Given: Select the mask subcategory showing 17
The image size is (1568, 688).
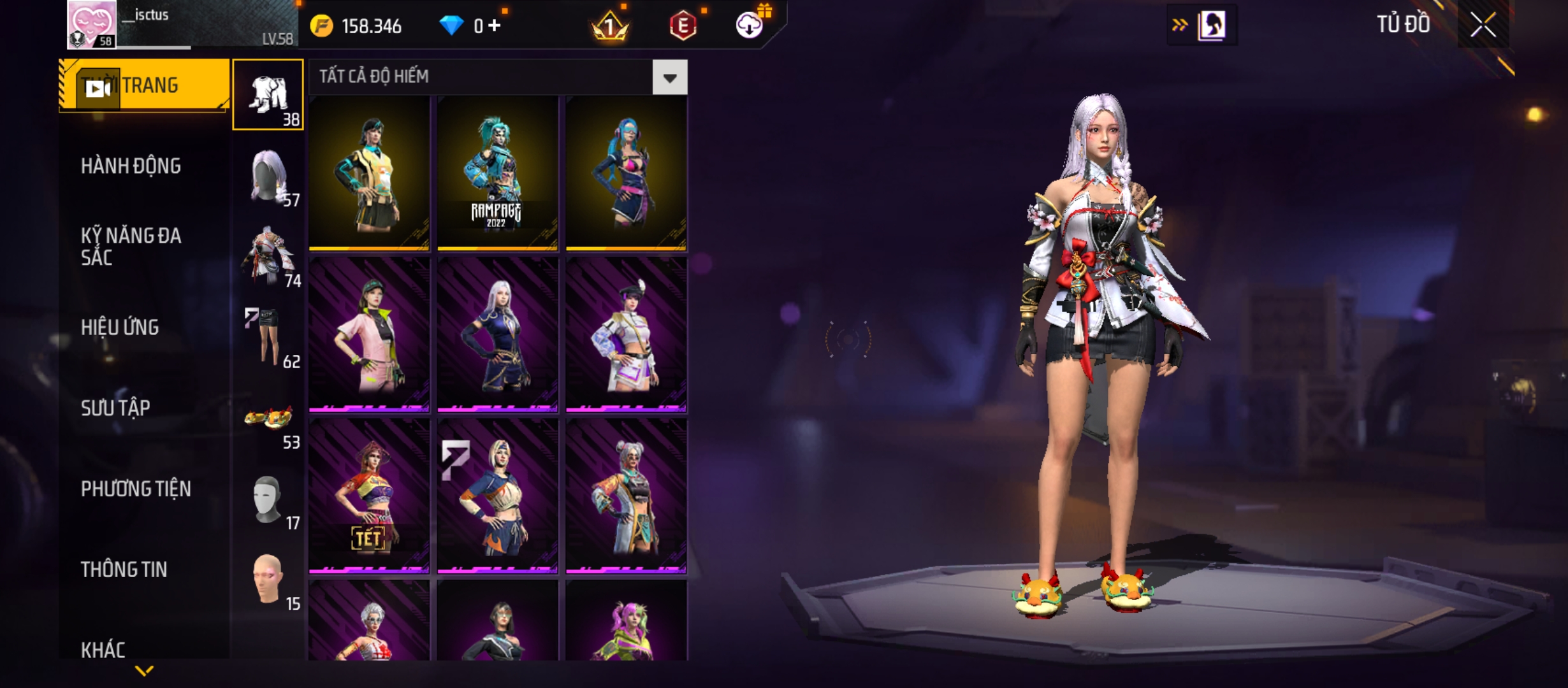Looking at the screenshot, I should (x=269, y=501).
